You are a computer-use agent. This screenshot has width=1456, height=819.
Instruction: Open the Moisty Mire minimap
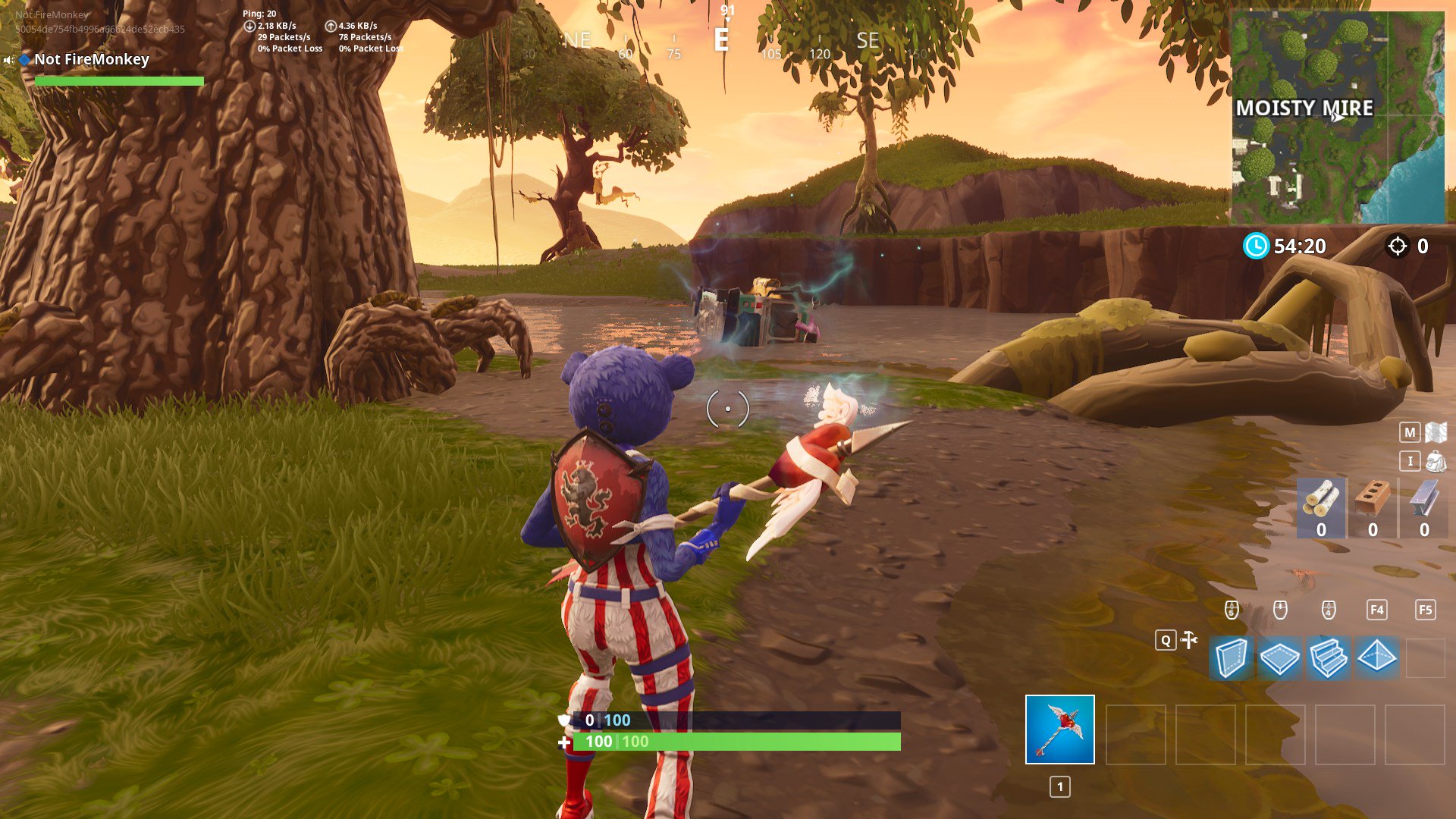coord(1338,118)
